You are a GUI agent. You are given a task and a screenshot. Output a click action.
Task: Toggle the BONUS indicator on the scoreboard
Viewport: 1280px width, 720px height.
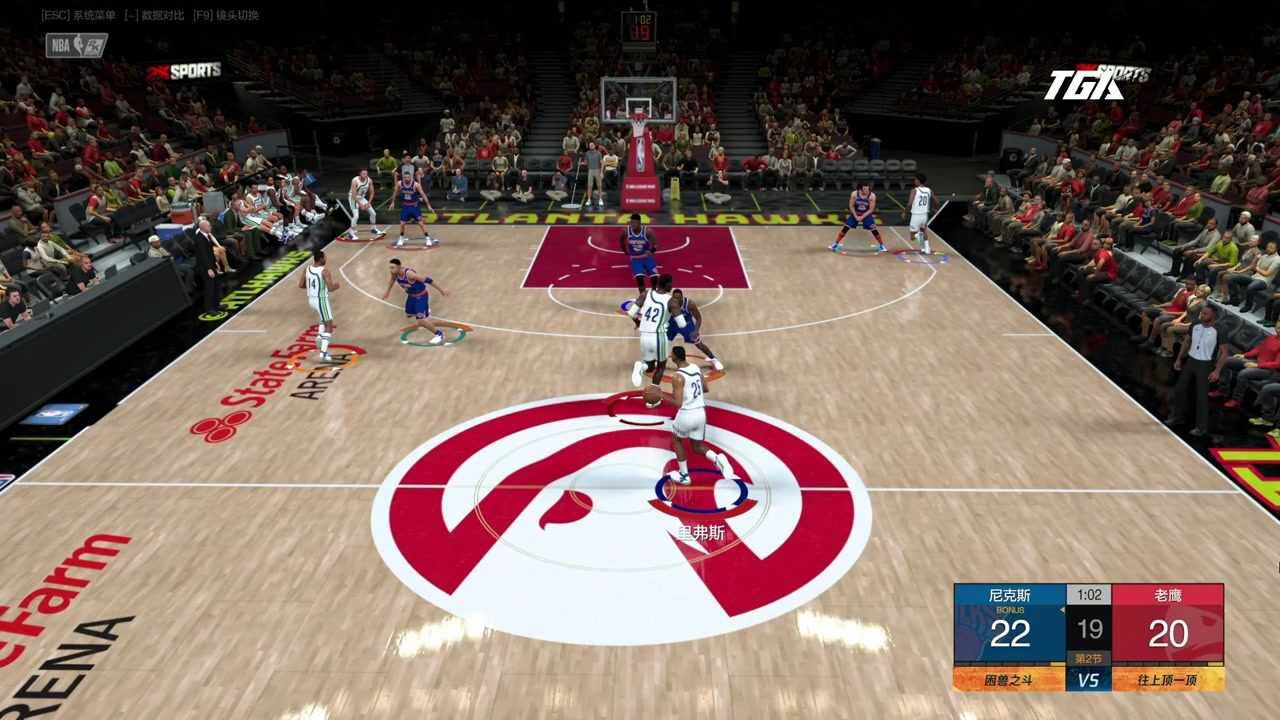(x=1010, y=610)
